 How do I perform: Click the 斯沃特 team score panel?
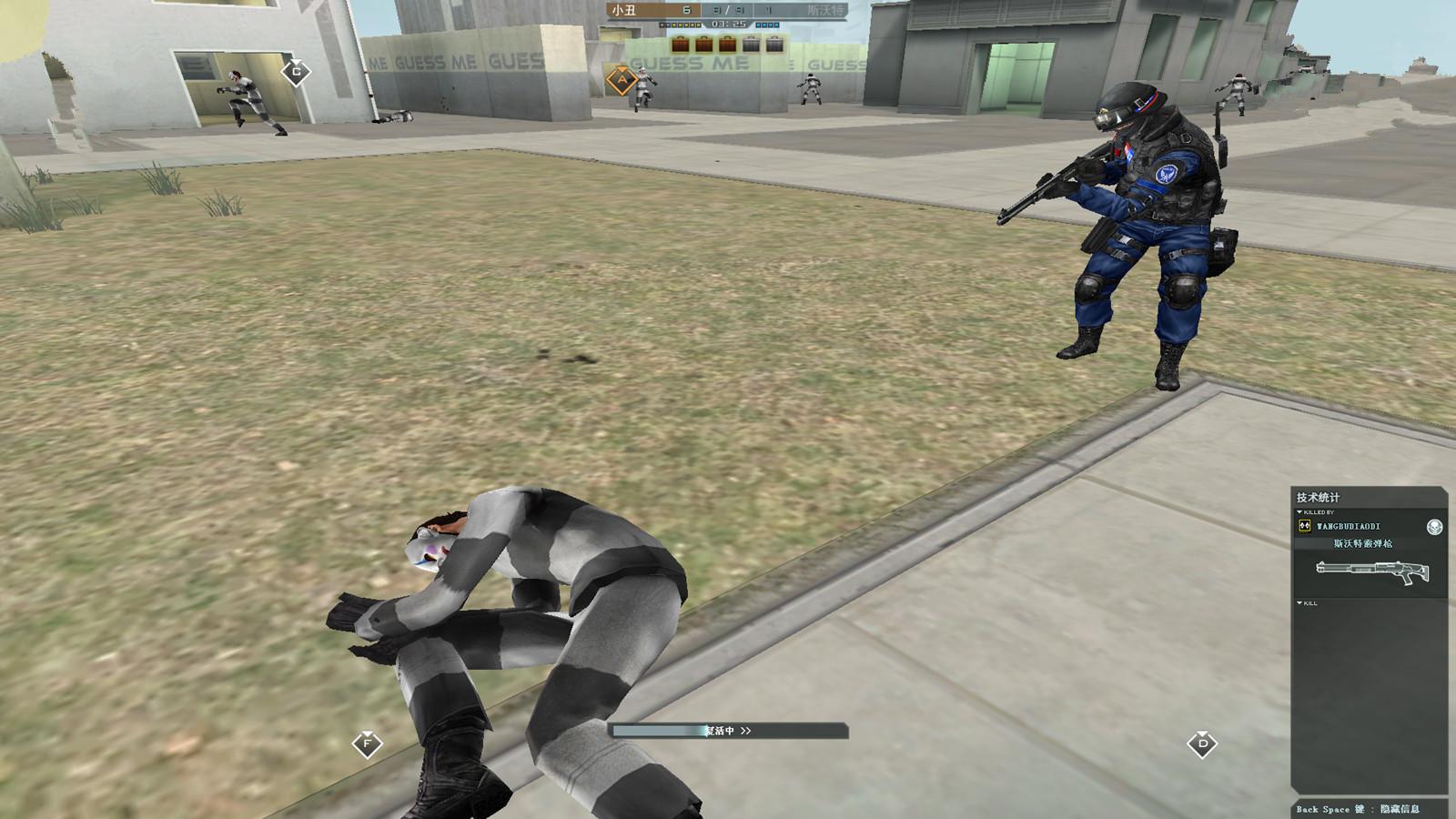(810, 10)
